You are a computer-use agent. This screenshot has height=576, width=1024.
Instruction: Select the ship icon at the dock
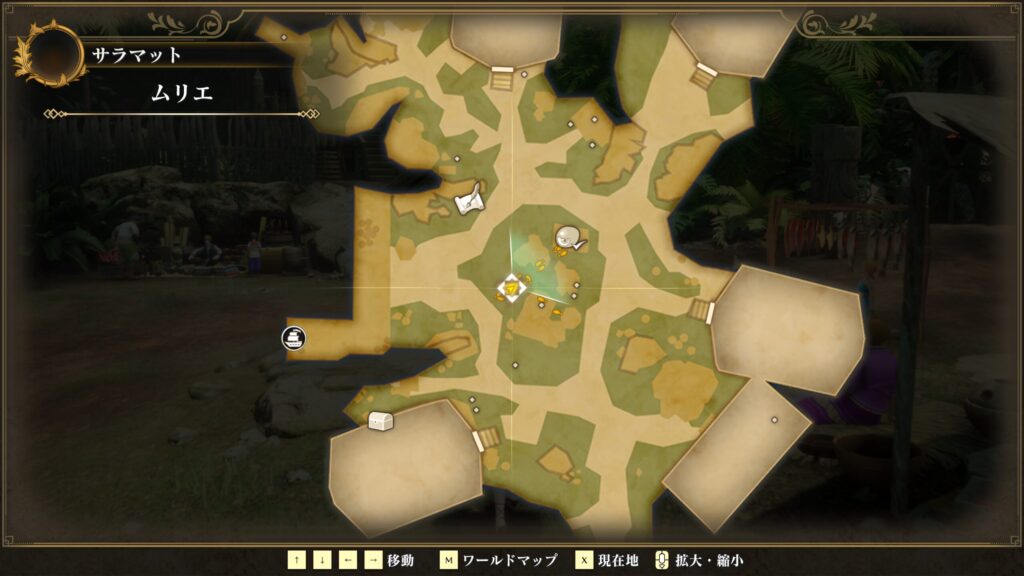[x=294, y=337]
